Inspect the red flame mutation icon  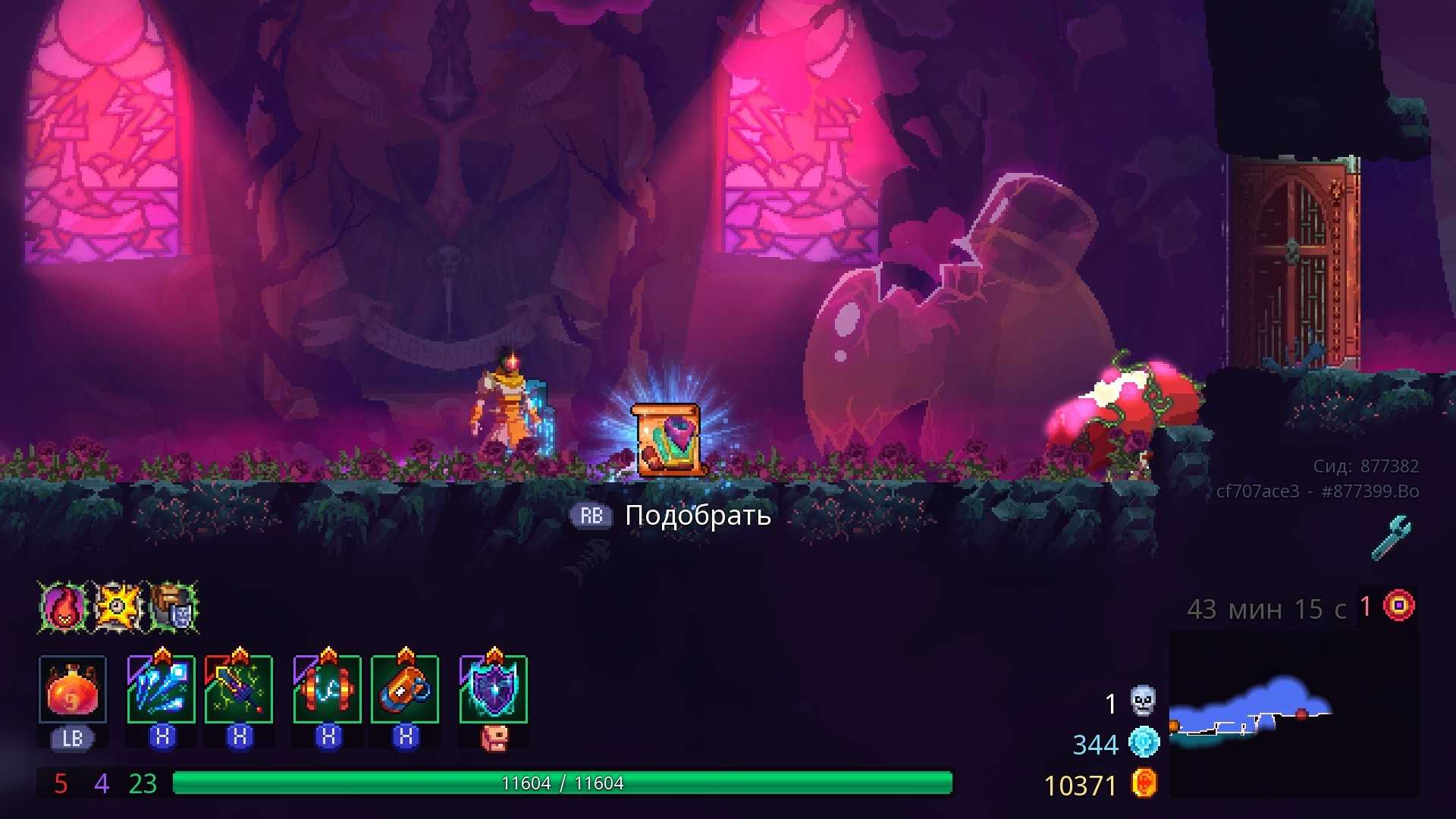tap(64, 607)
